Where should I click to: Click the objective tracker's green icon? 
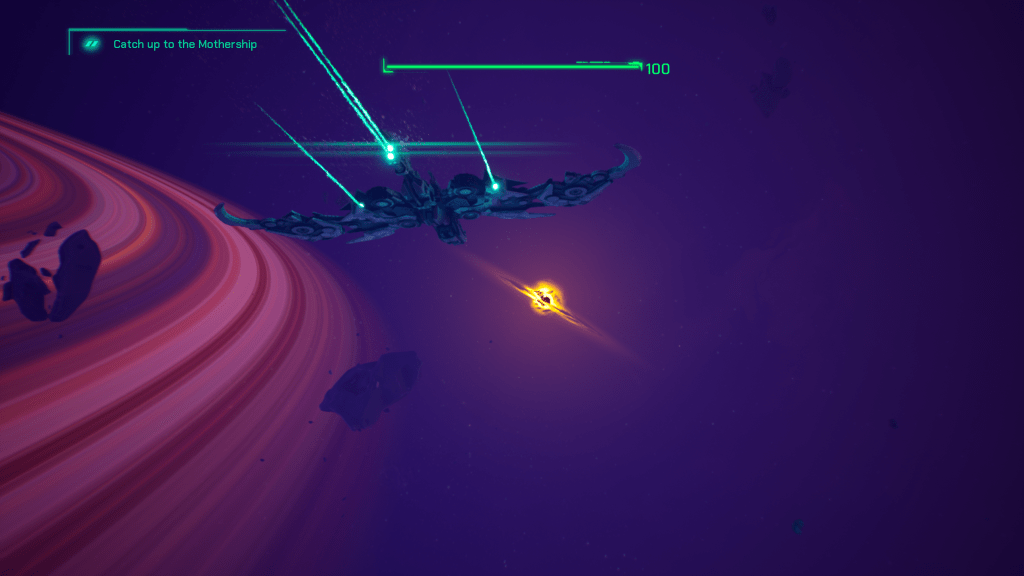tap(92, 44)
